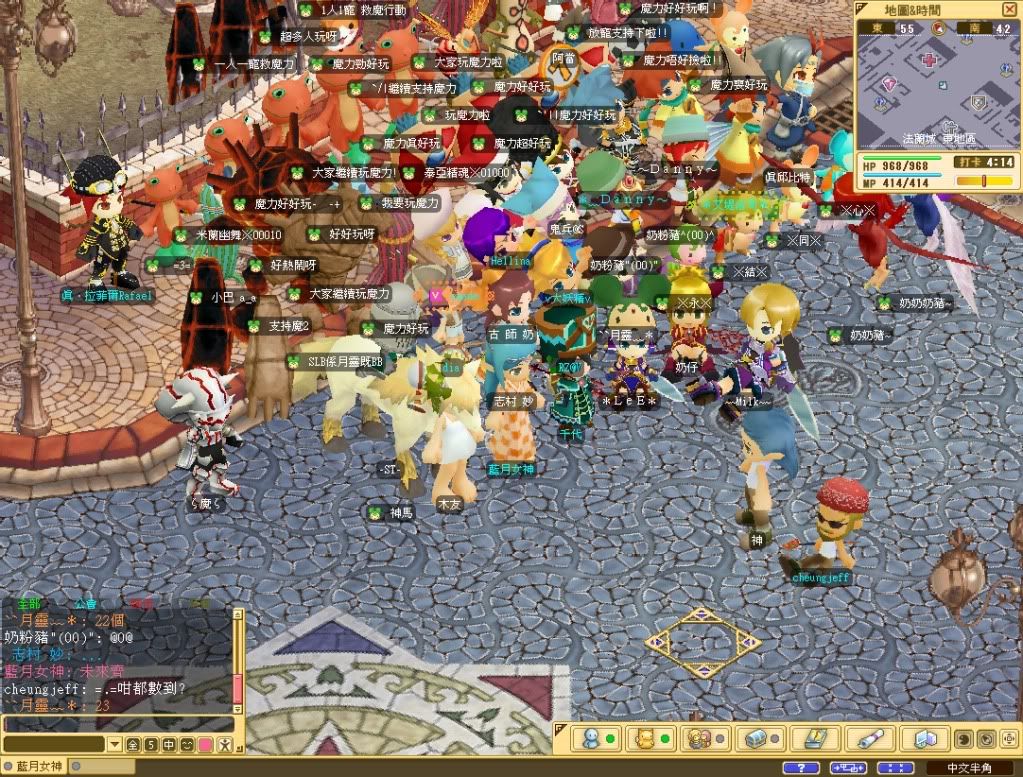Click the red cross marker on the minimap
The height and width of the screenshot is (777, 1023).
tap(930, 61)
